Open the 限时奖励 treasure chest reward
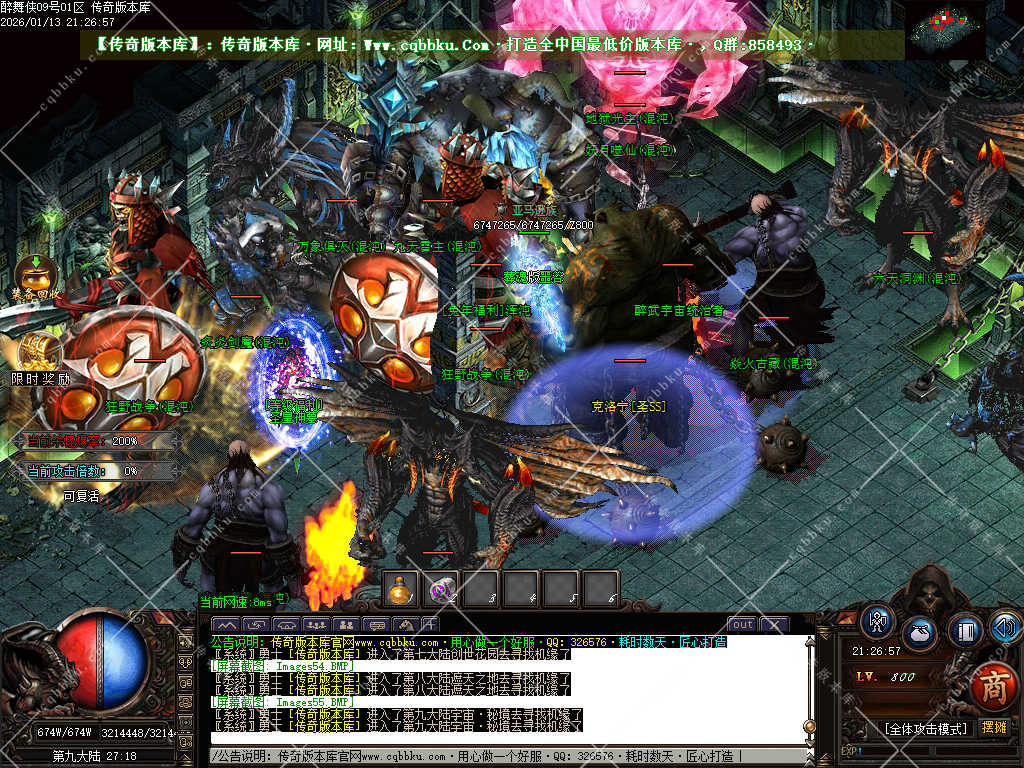The height and width of the screenshot is (768, 1024). click(x=41, y=352)
